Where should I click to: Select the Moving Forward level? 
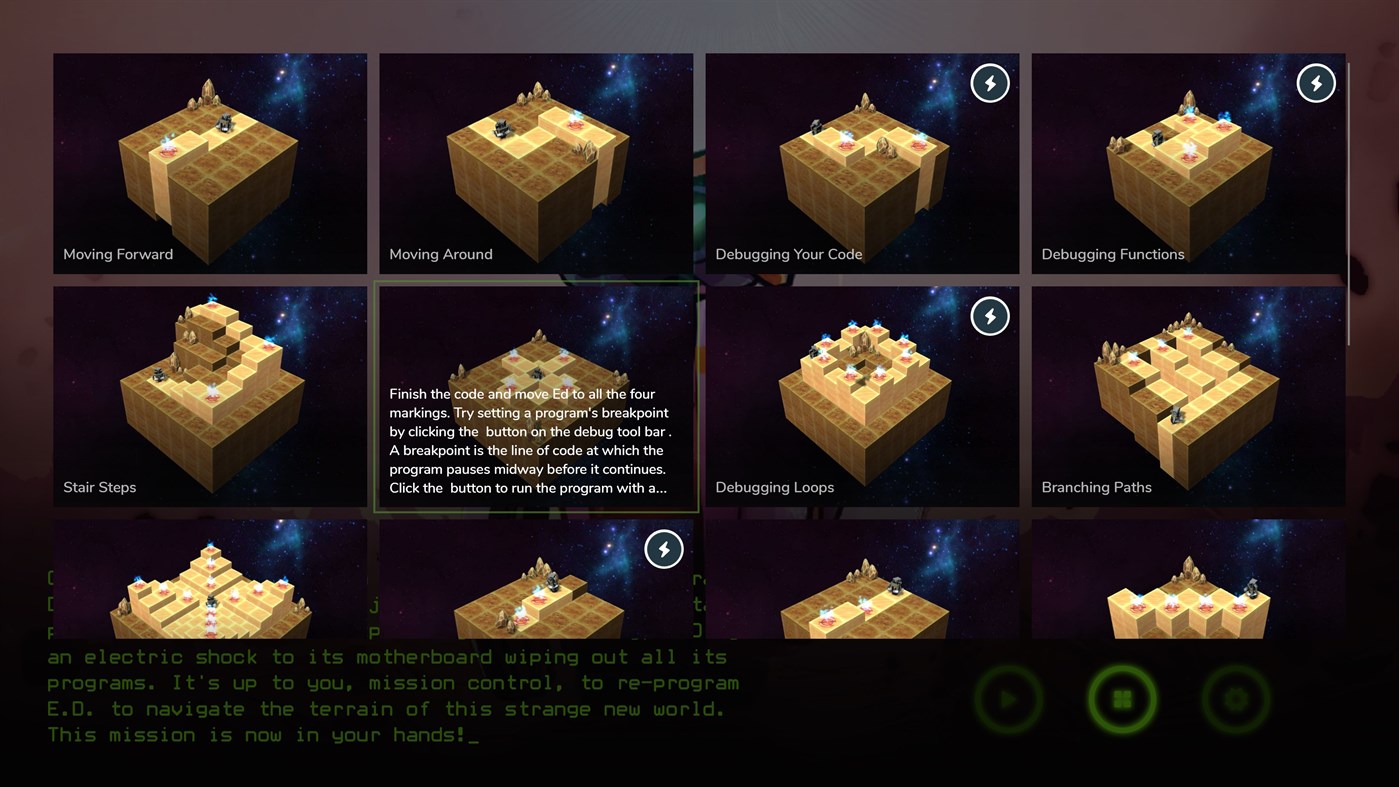(210, 163)
